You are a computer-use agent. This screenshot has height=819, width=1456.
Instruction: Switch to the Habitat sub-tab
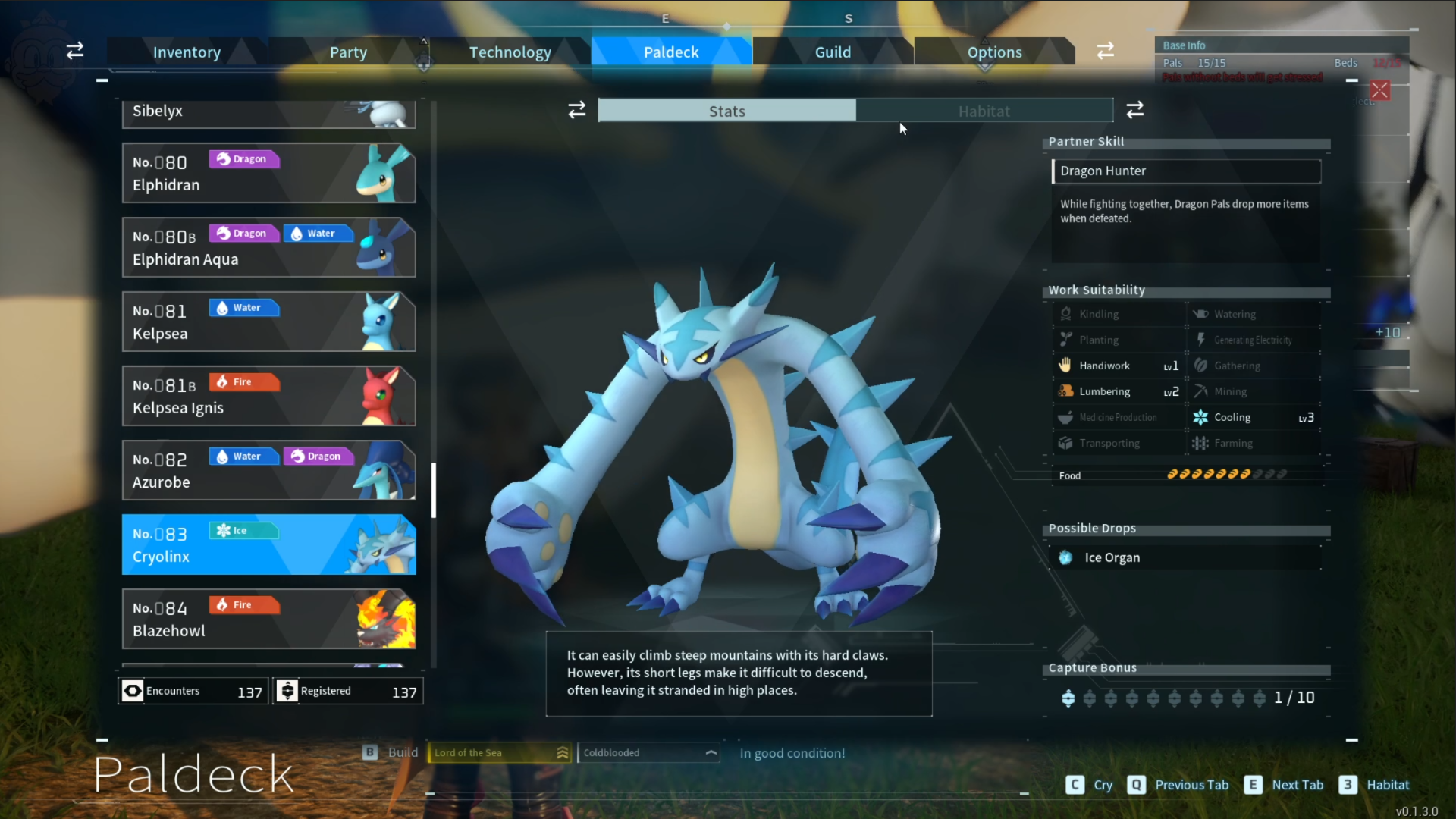tap(984, 111)
